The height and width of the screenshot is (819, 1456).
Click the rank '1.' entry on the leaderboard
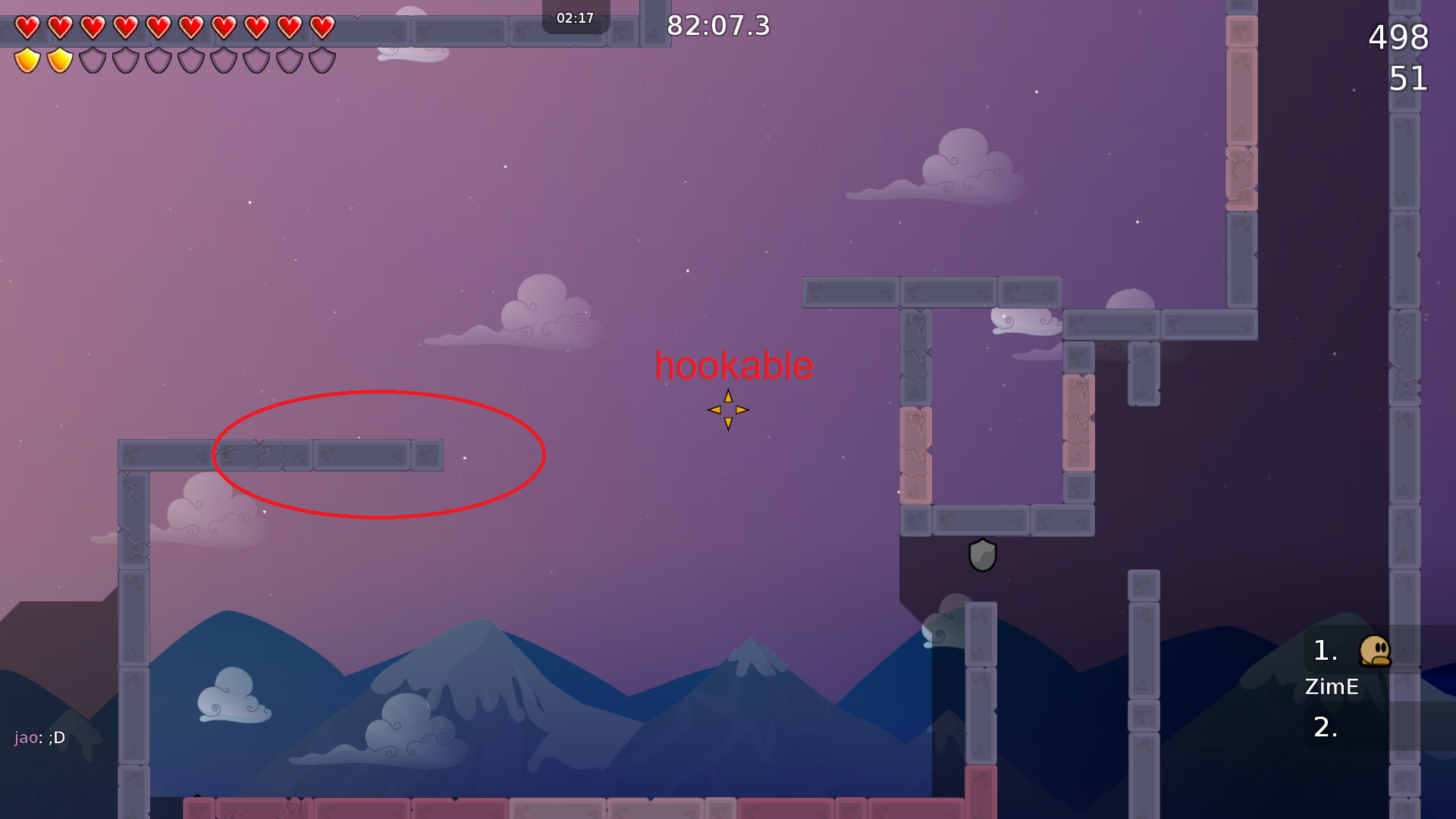[x=1326, y=651]
